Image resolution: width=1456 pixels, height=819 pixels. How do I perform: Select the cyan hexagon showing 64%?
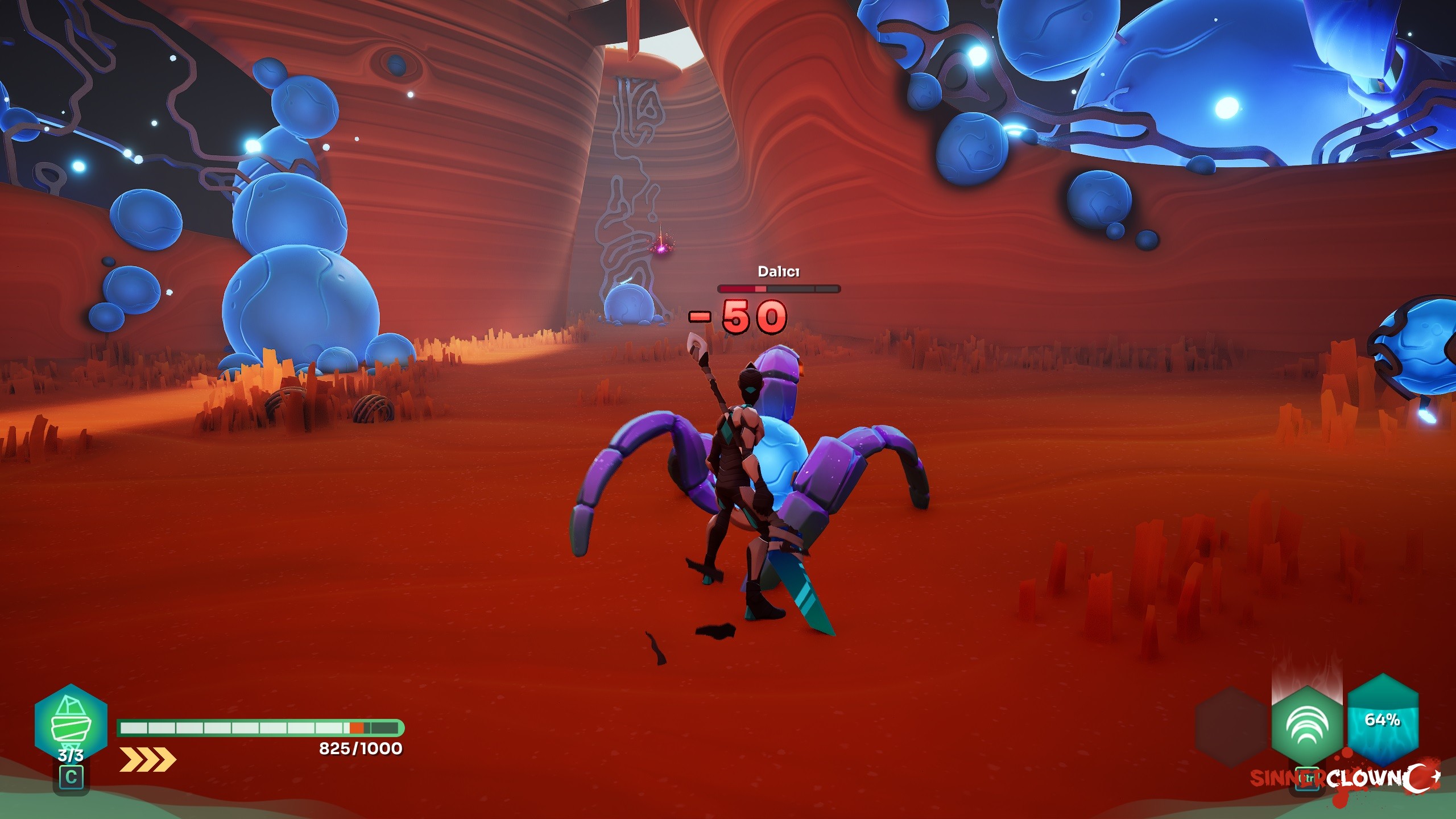[x=1382, y=720]
